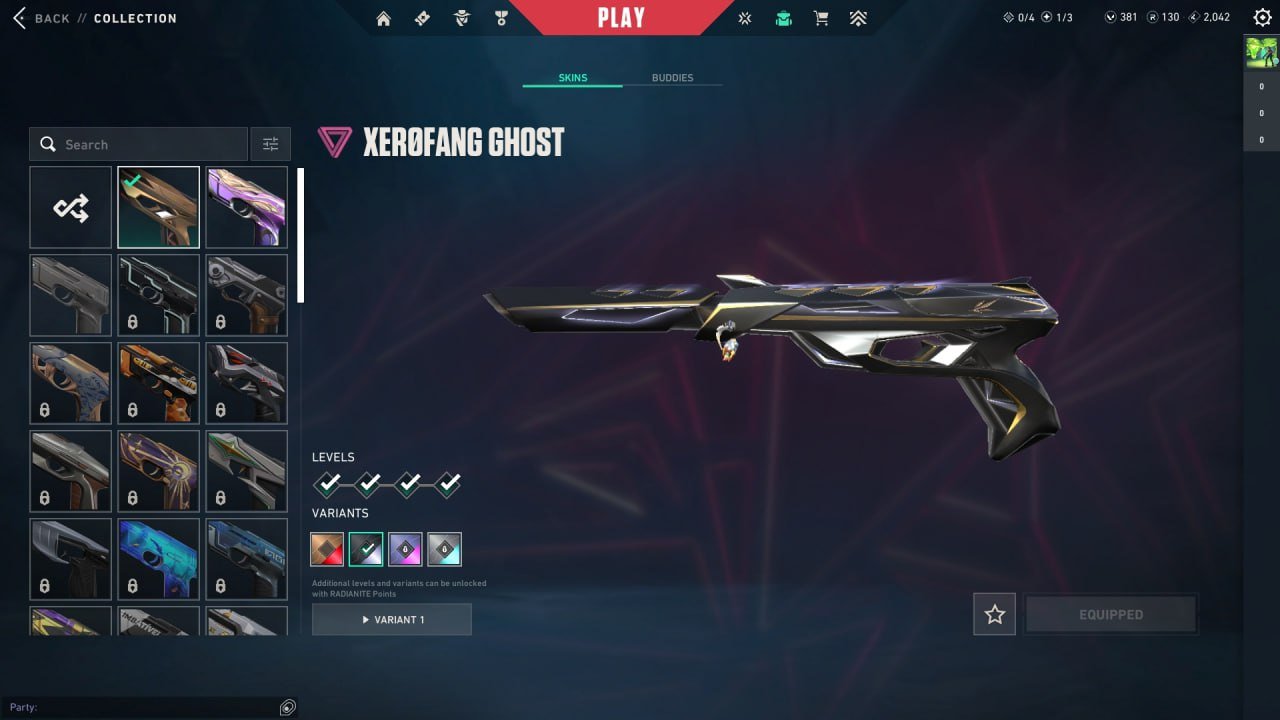
Task: Open the Collection backpack icon
Action: pyautogui.click(x=783, y=17)
